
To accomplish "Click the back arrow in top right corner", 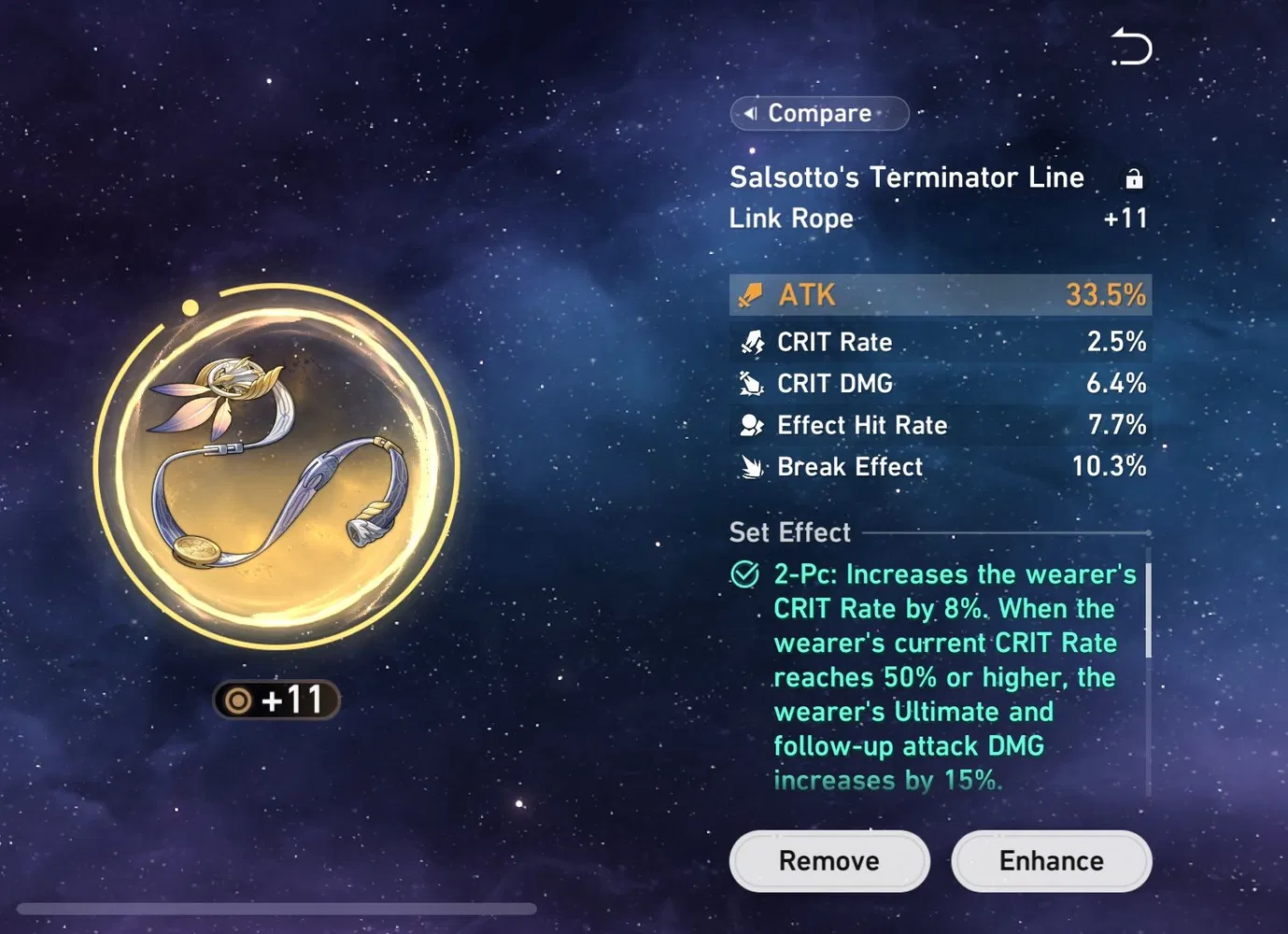I will click(1130, 47).
